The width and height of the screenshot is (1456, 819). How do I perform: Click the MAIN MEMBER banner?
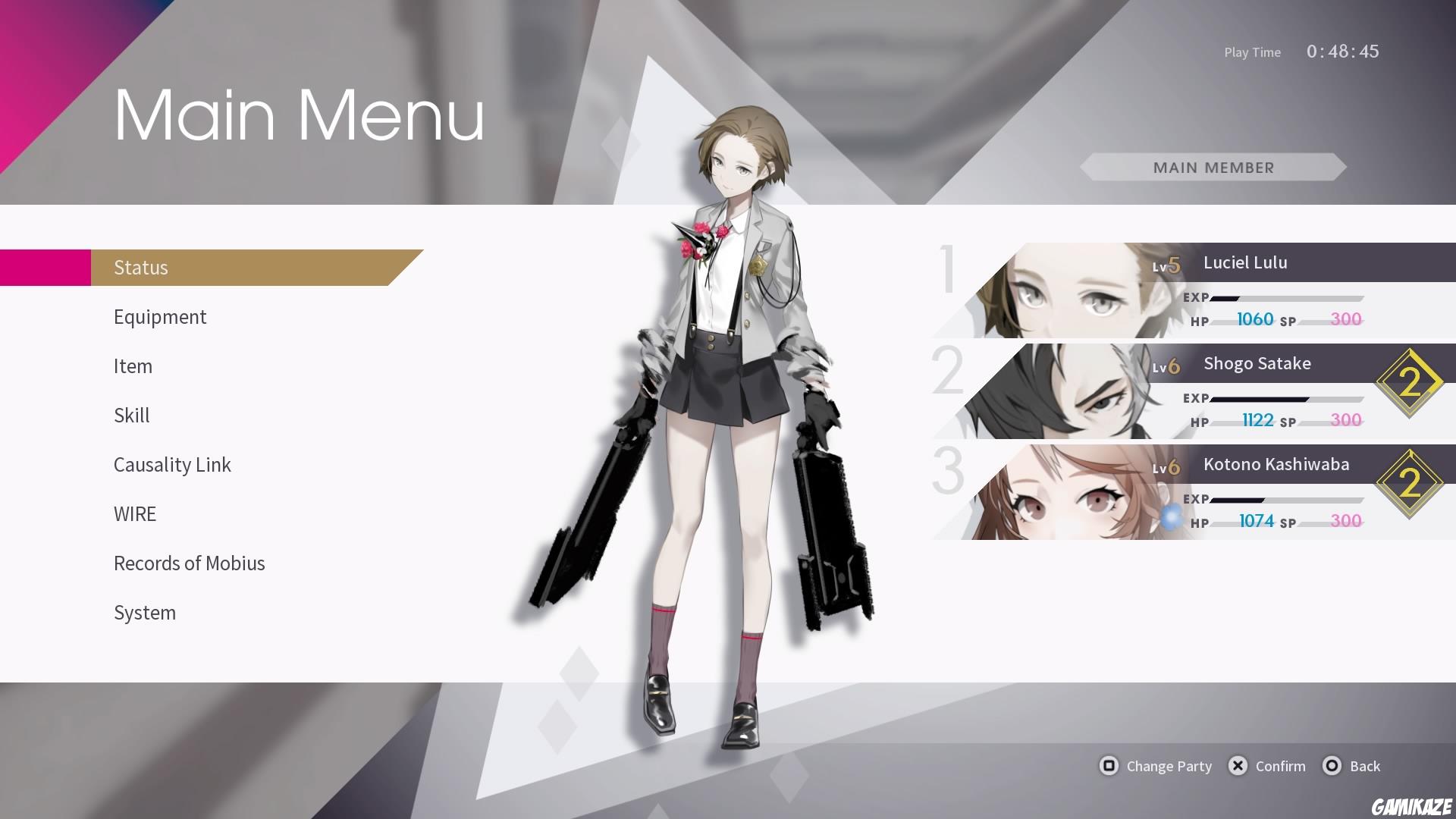(x=1213, y=167)
